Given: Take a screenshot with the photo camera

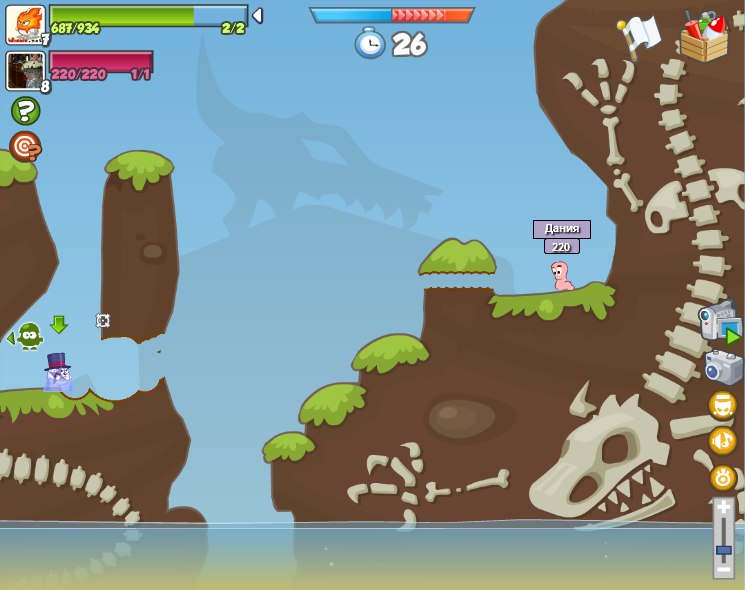Looking at the screenshot, I should (723, 367).
